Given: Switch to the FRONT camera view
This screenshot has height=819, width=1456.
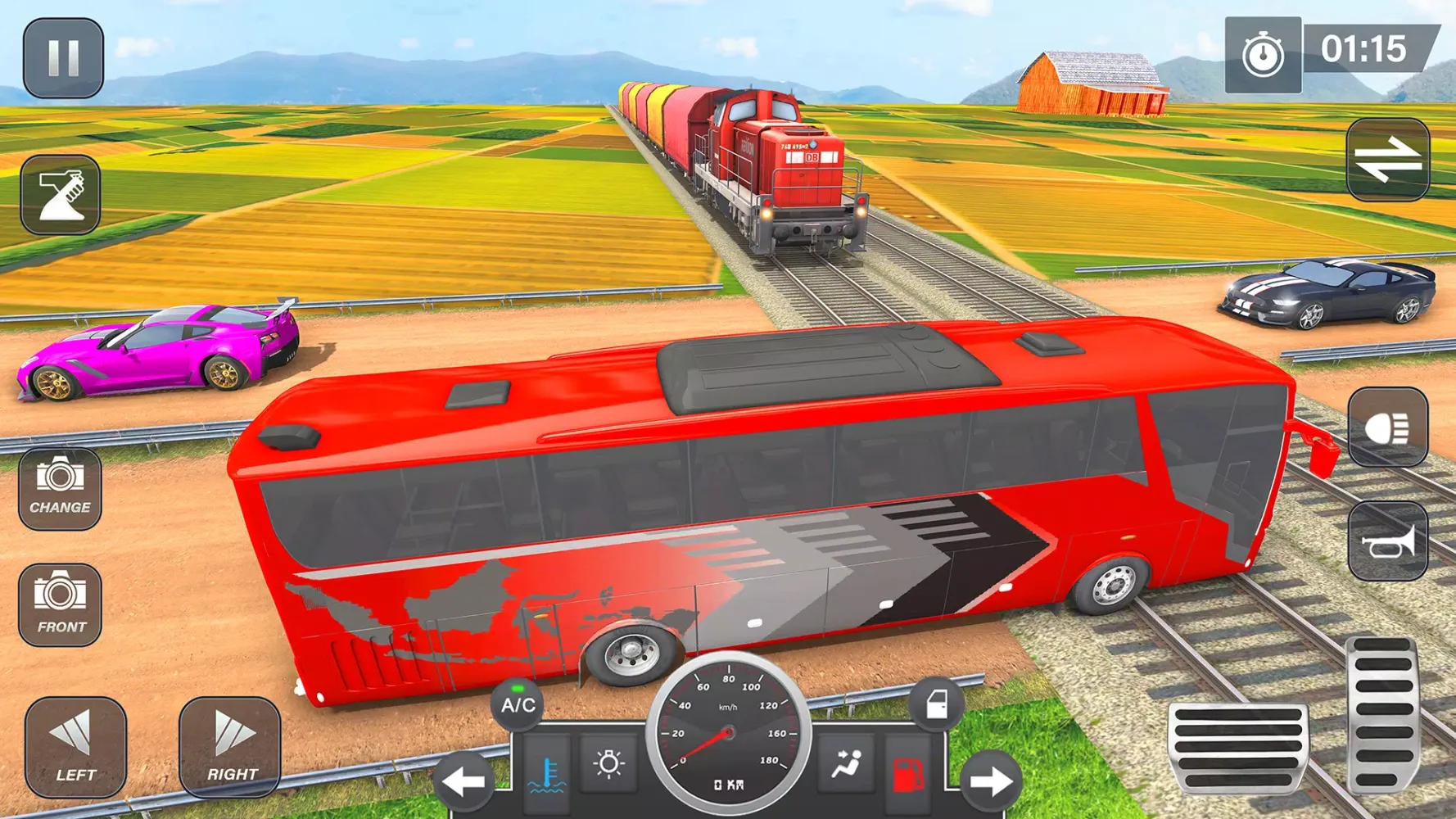Looking at the screenshot, I should click(x=60, y=604).
